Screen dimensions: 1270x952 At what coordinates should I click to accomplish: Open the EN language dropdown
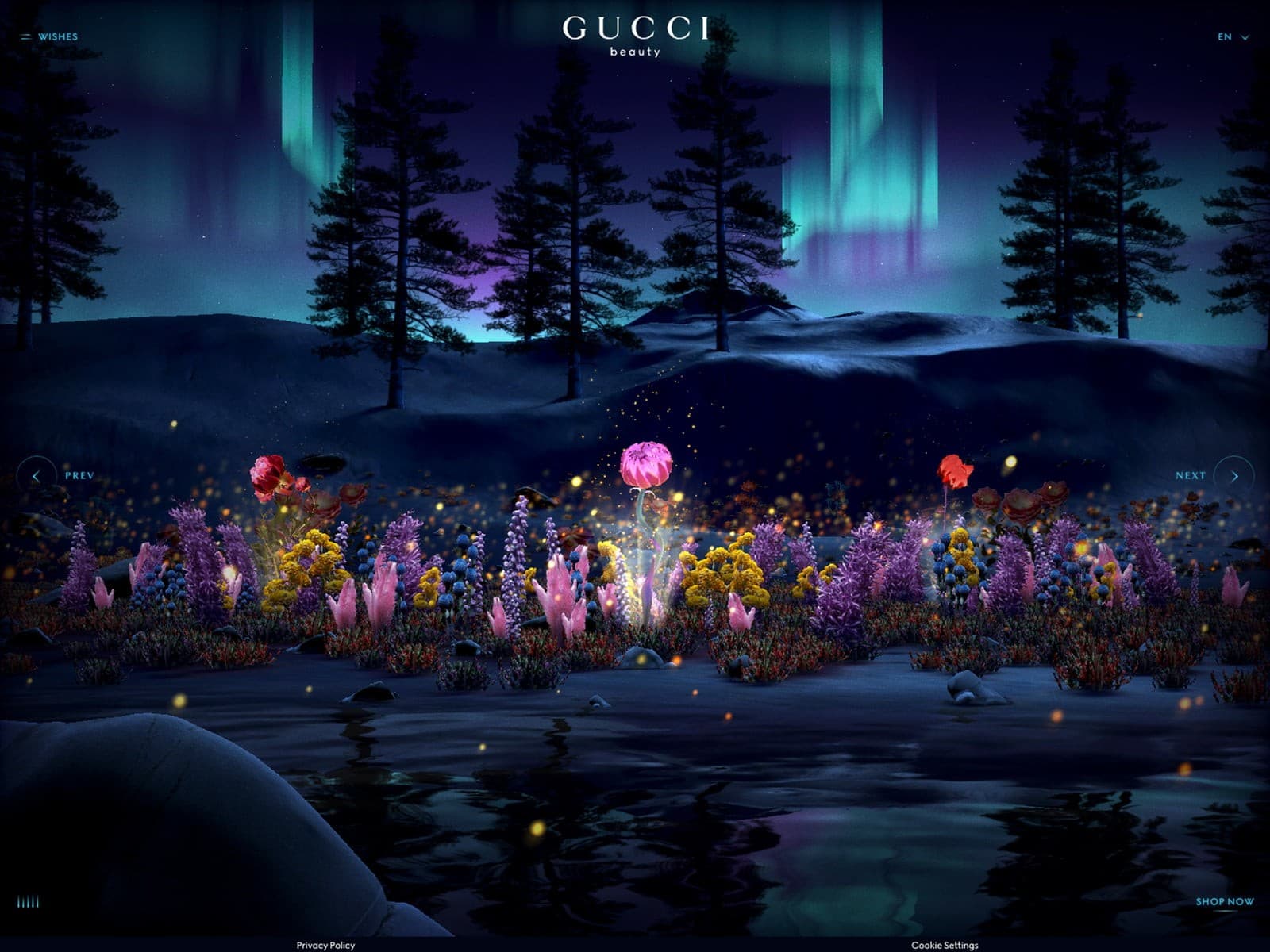pos(1233,36)
